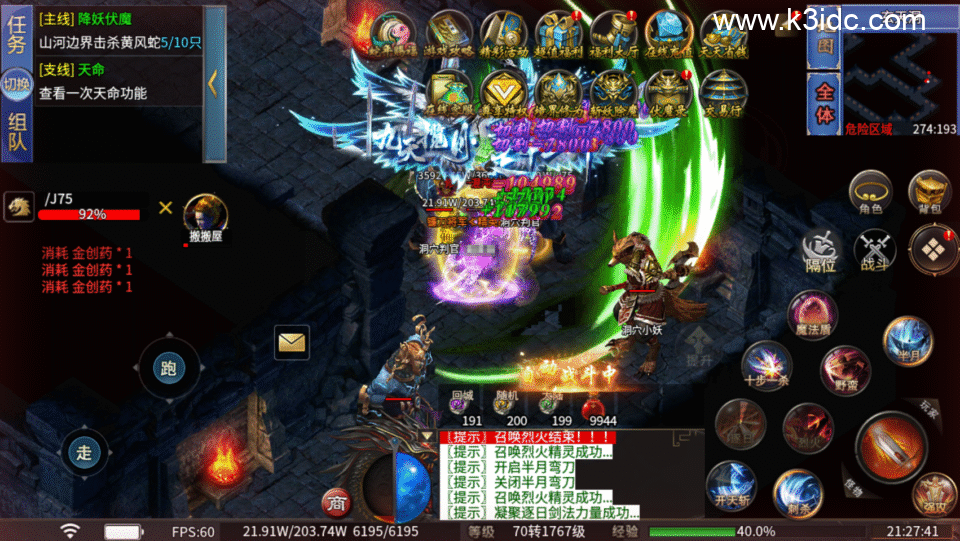Click the red 商 shop button
The width and height of the screenshot is (960, 541).
pos(335,501)
